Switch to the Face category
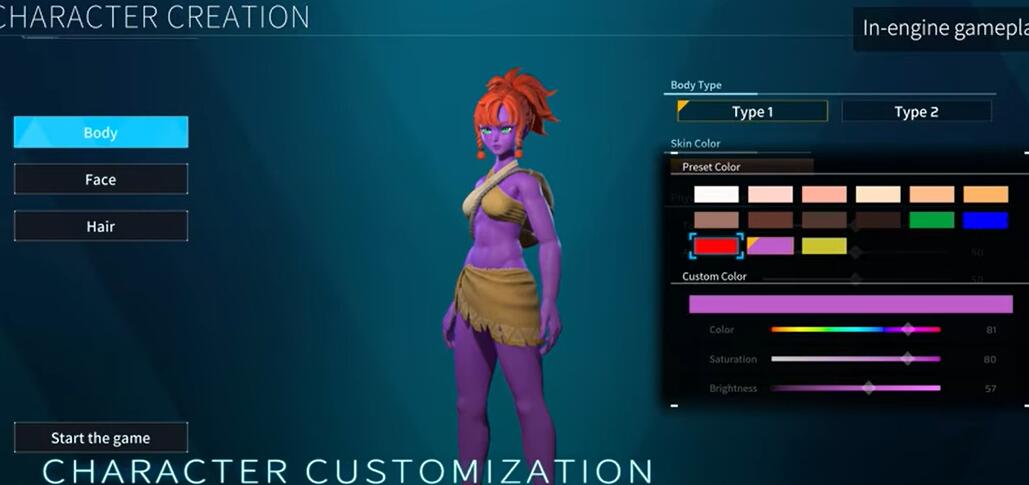 pos(101,180)
